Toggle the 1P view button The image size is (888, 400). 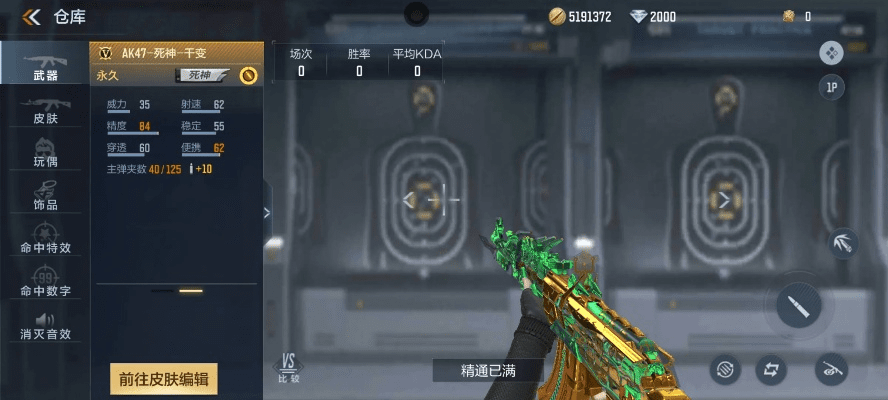[x=831, y=88]
